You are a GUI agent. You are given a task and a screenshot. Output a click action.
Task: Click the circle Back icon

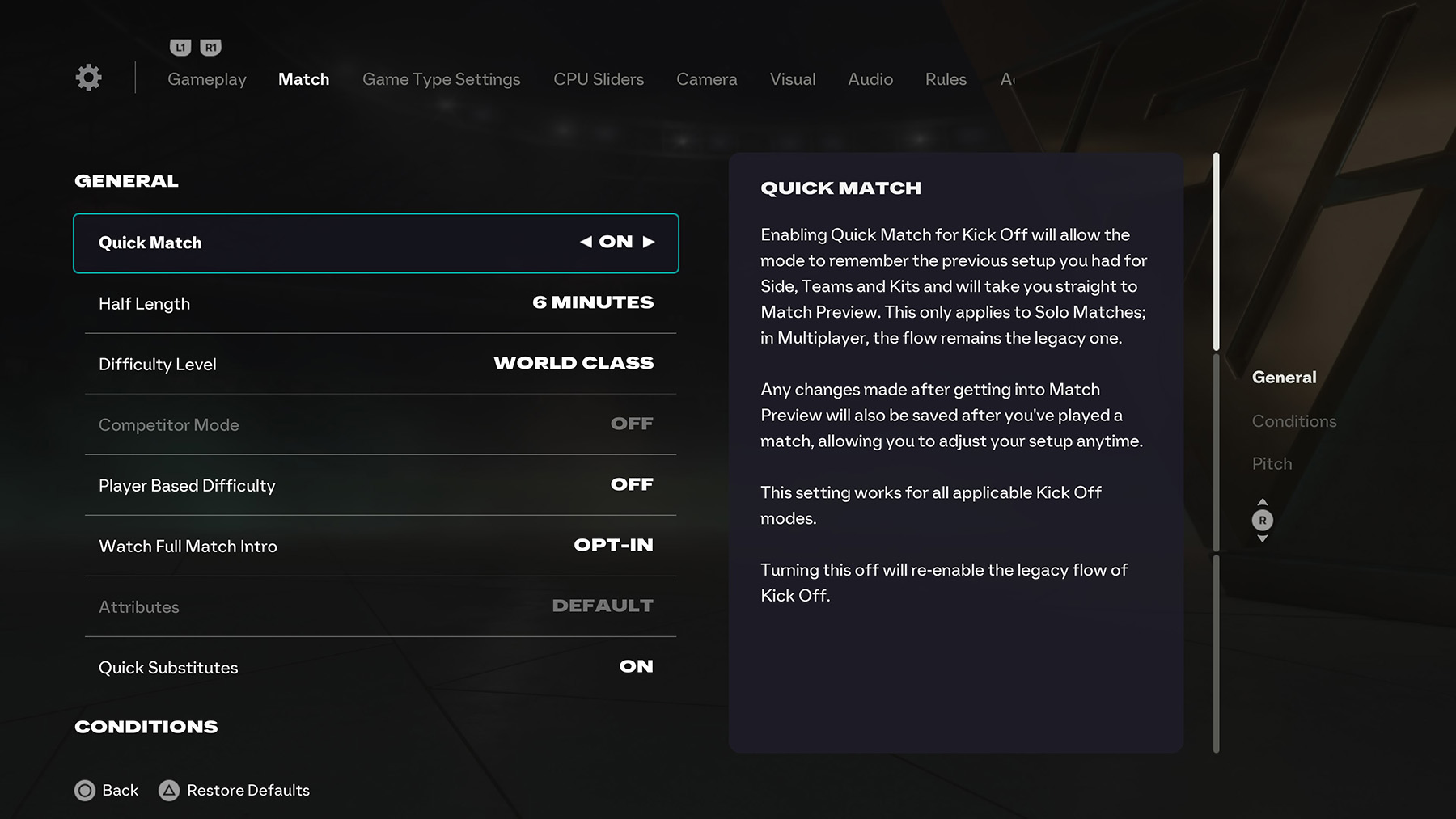(85, 790)
